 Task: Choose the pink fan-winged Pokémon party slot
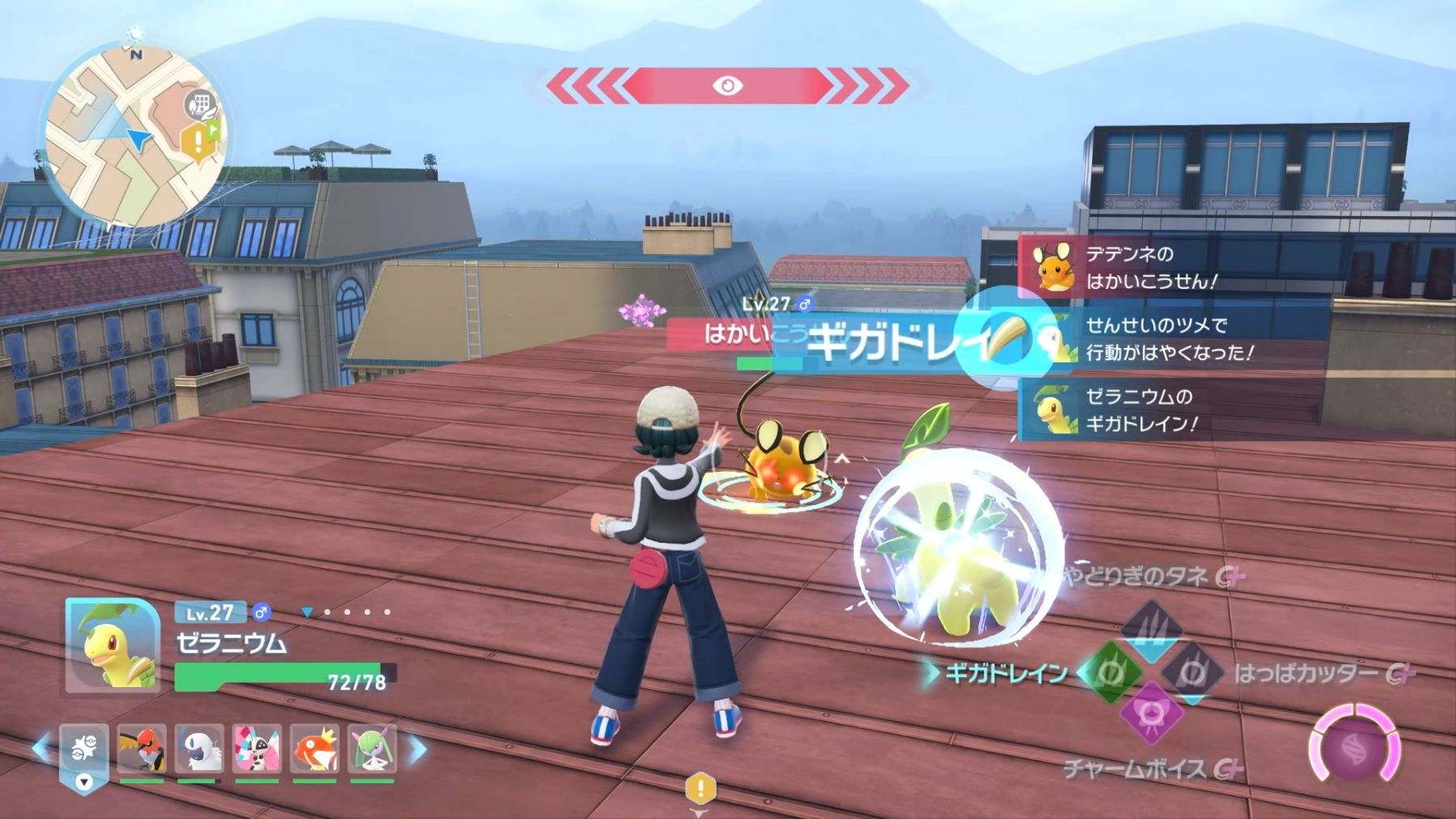[x=257, y=749]
